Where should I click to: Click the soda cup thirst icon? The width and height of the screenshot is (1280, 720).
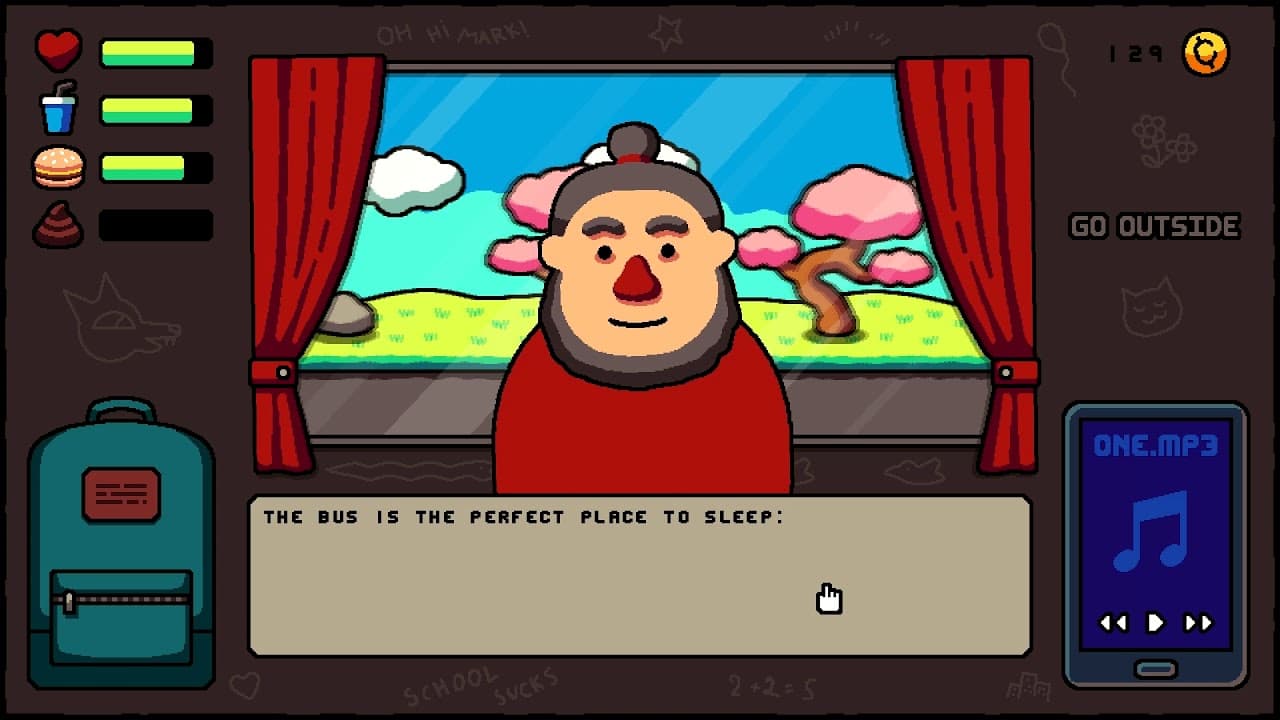(x=56, y=108)
